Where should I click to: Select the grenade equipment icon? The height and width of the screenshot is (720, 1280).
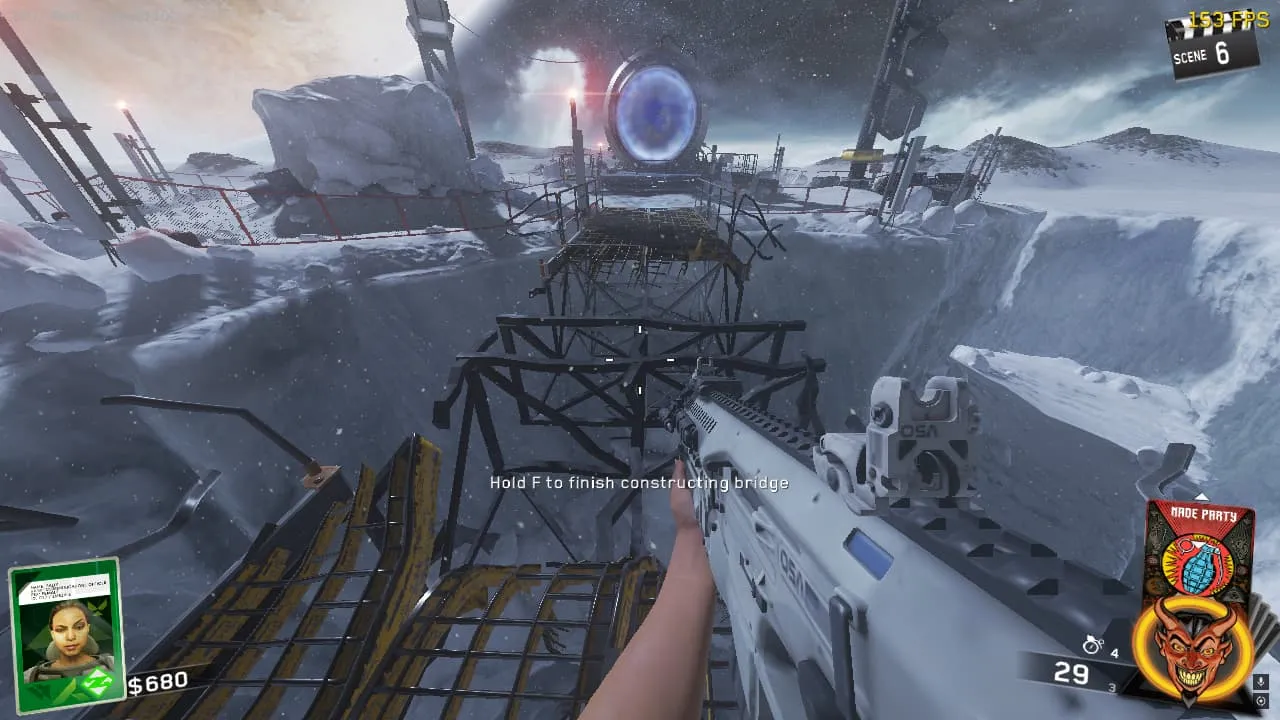click(1093, 645)
